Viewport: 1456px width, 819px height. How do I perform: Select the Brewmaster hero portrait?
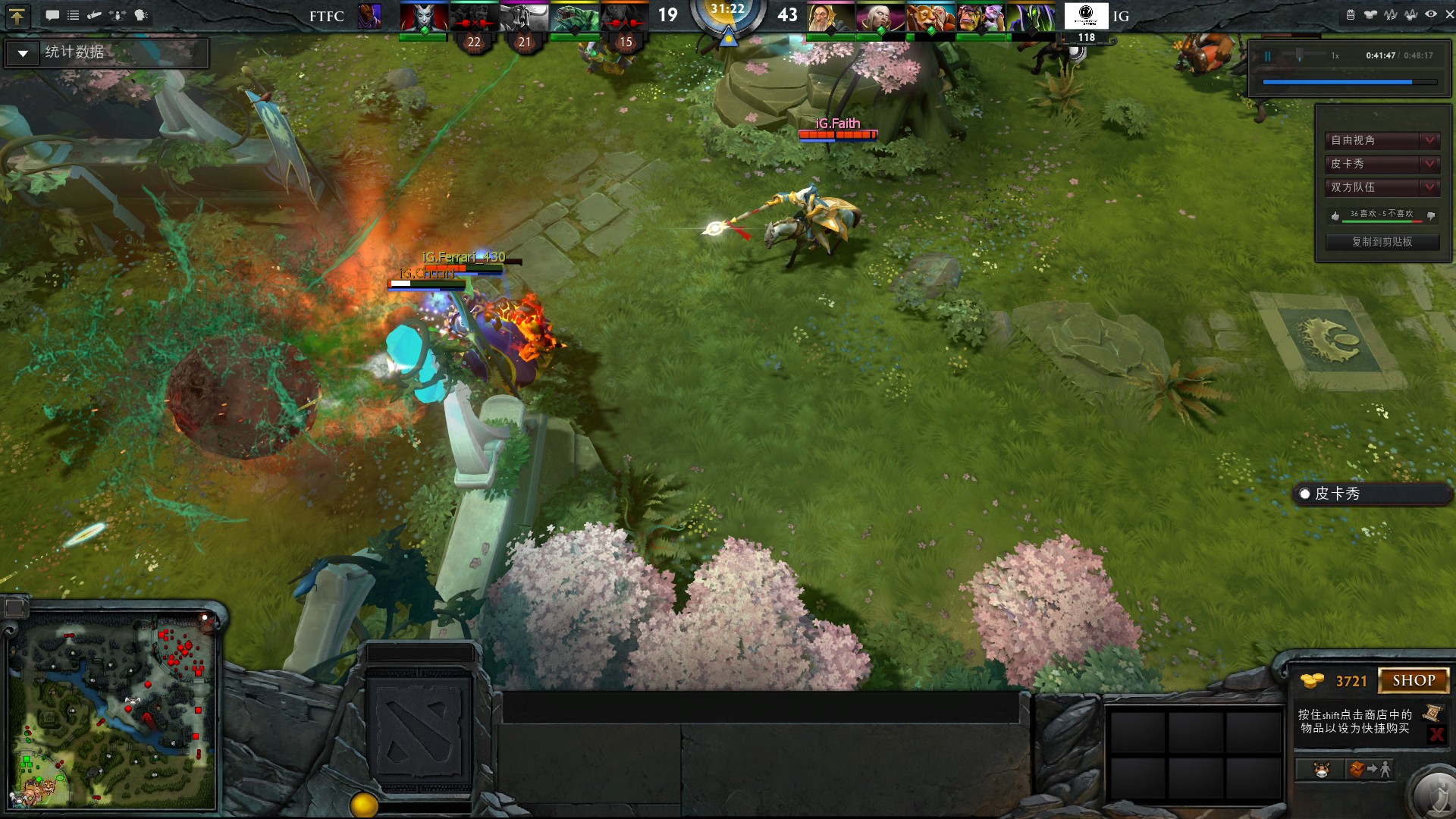(930, 17)
